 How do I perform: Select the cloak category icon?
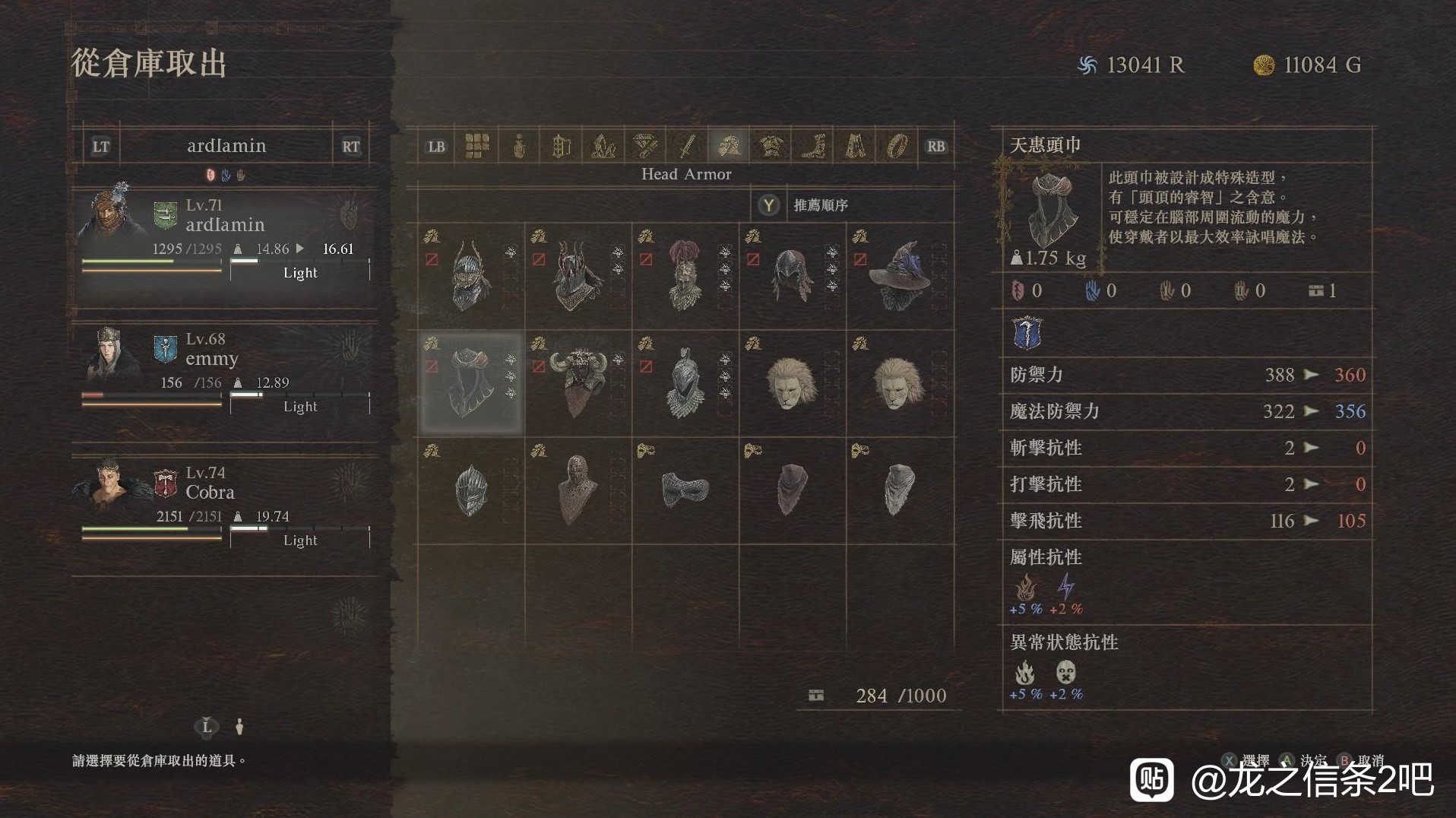[x=856, y=145]
